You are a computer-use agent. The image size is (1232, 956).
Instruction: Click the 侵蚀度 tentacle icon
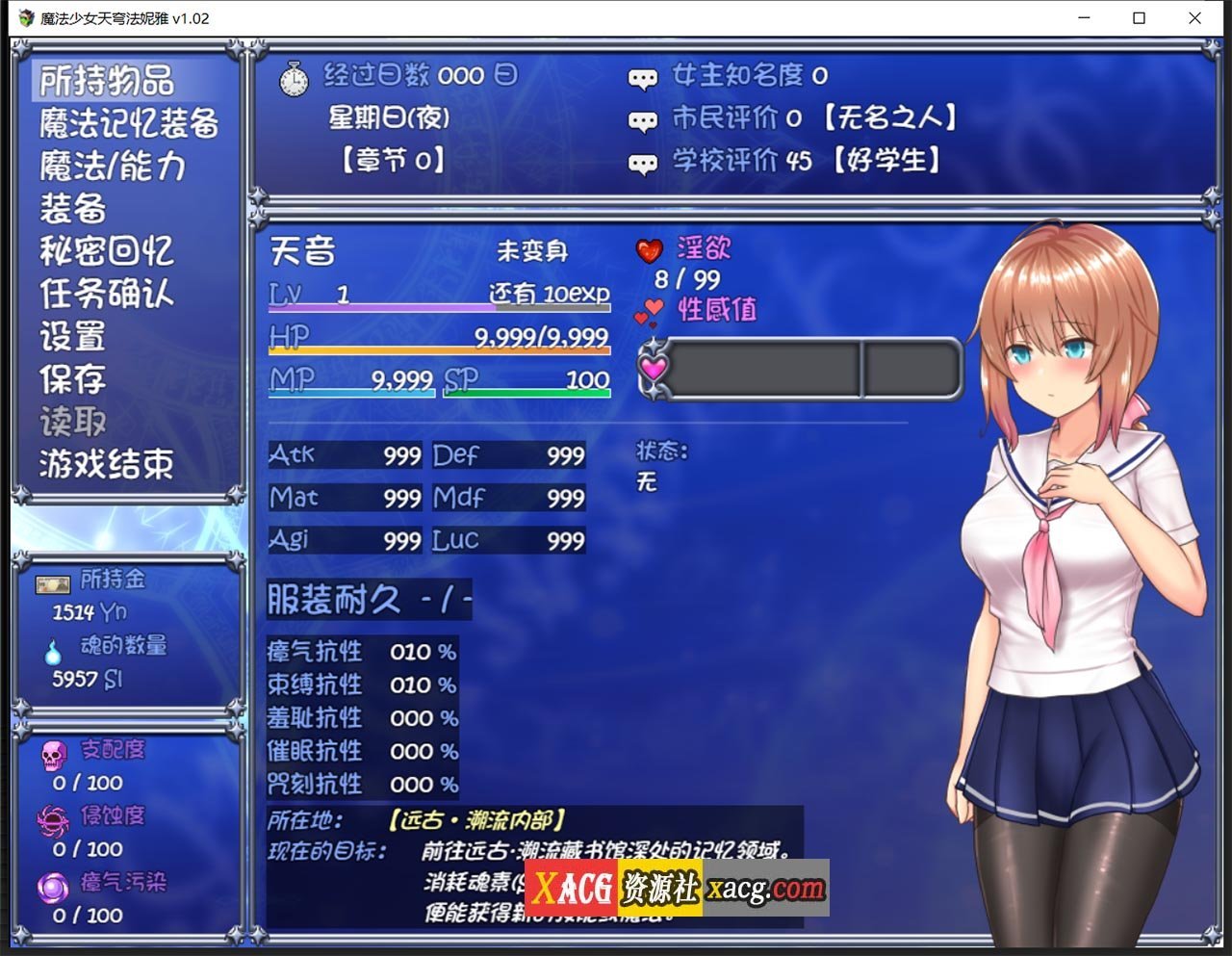tap(53, 820)
